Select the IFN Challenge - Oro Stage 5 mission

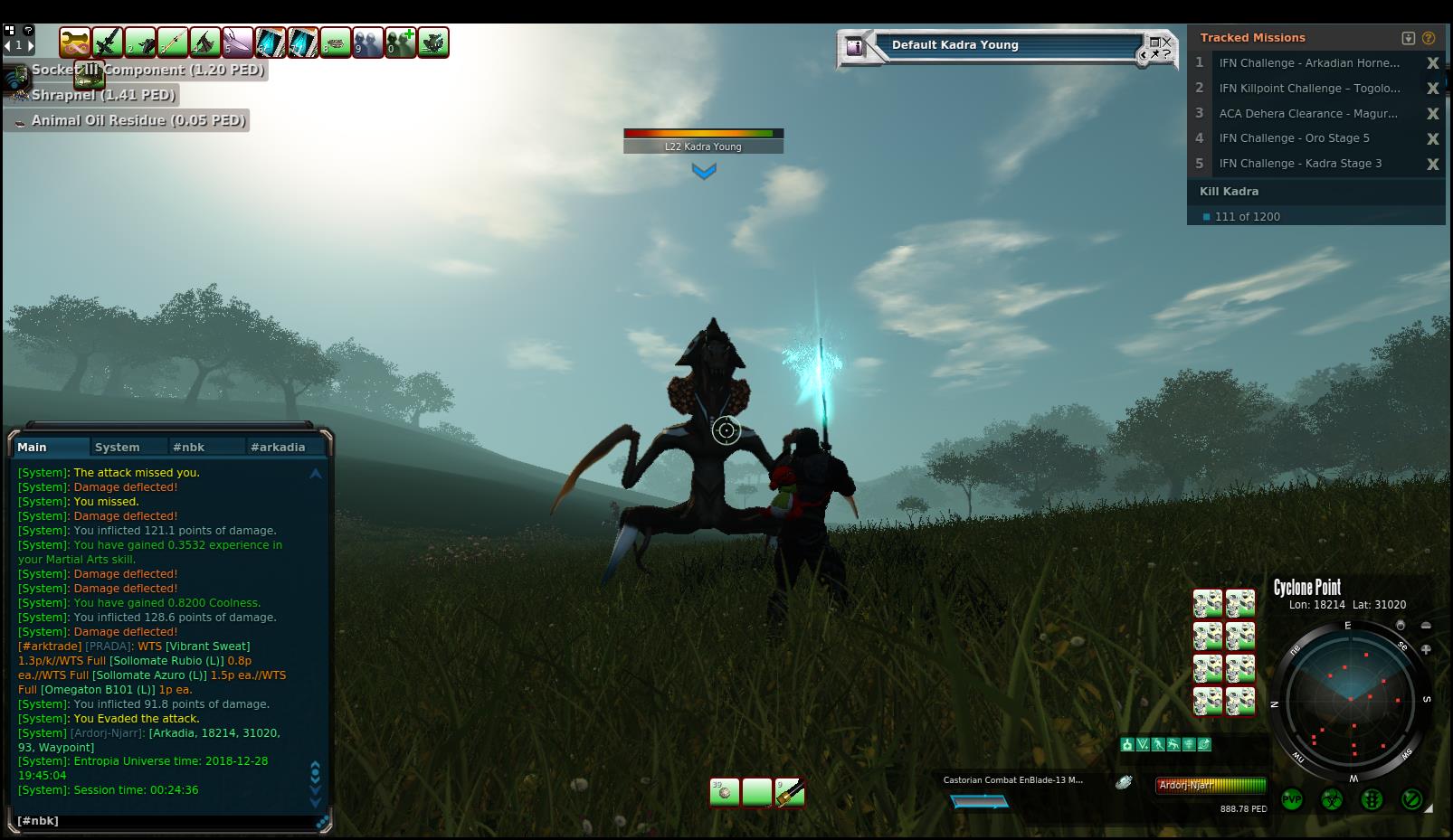[1294, 138]
